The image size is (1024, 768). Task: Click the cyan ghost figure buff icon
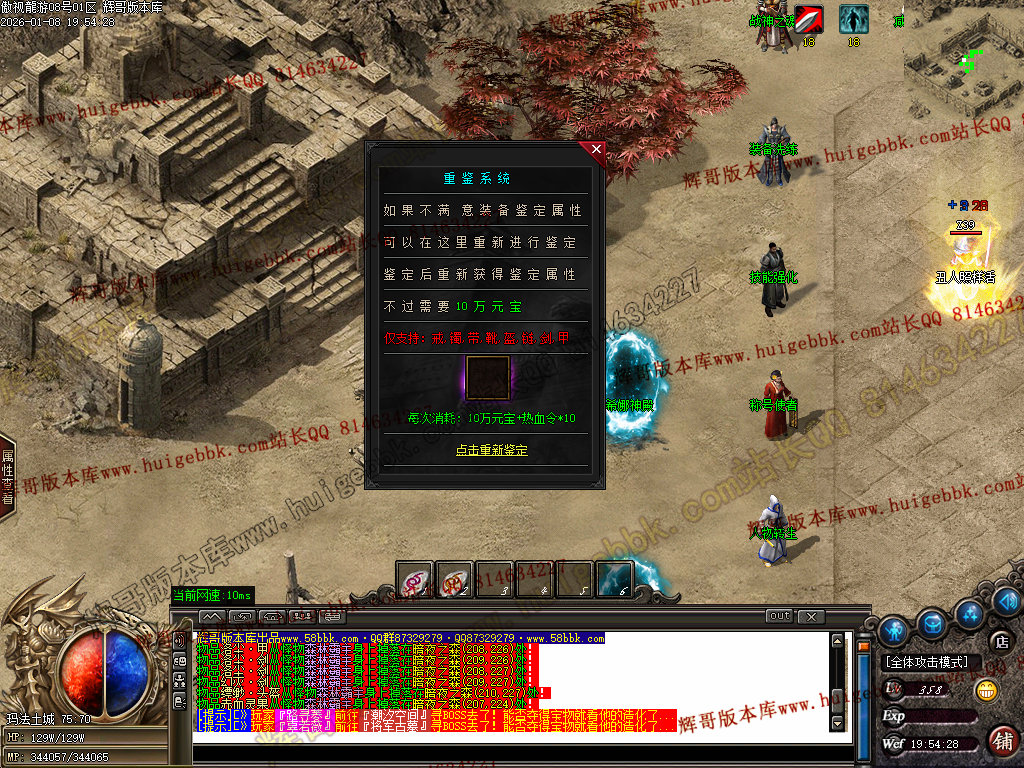pos(853,20)
